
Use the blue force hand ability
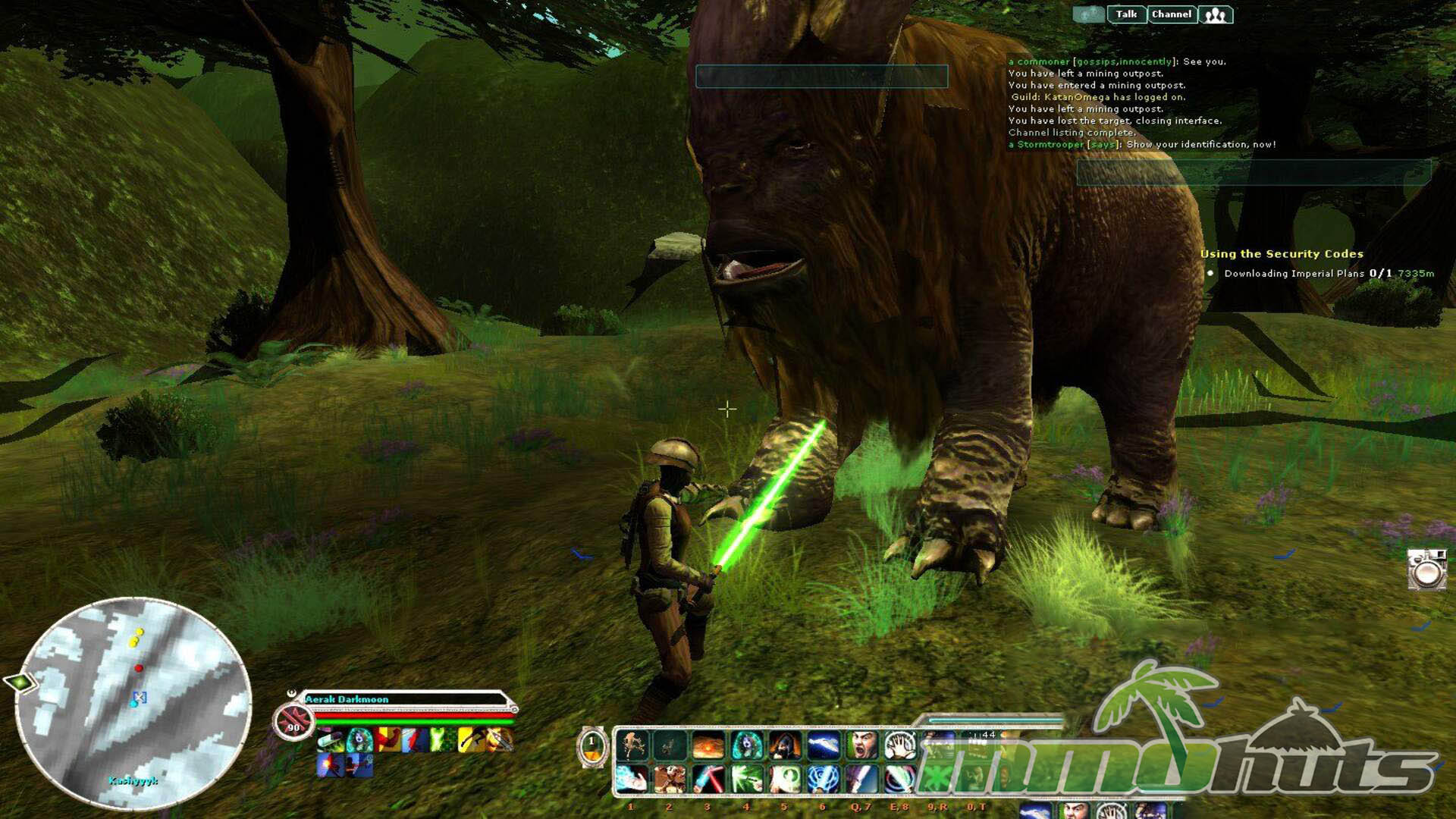click(631, 780)
